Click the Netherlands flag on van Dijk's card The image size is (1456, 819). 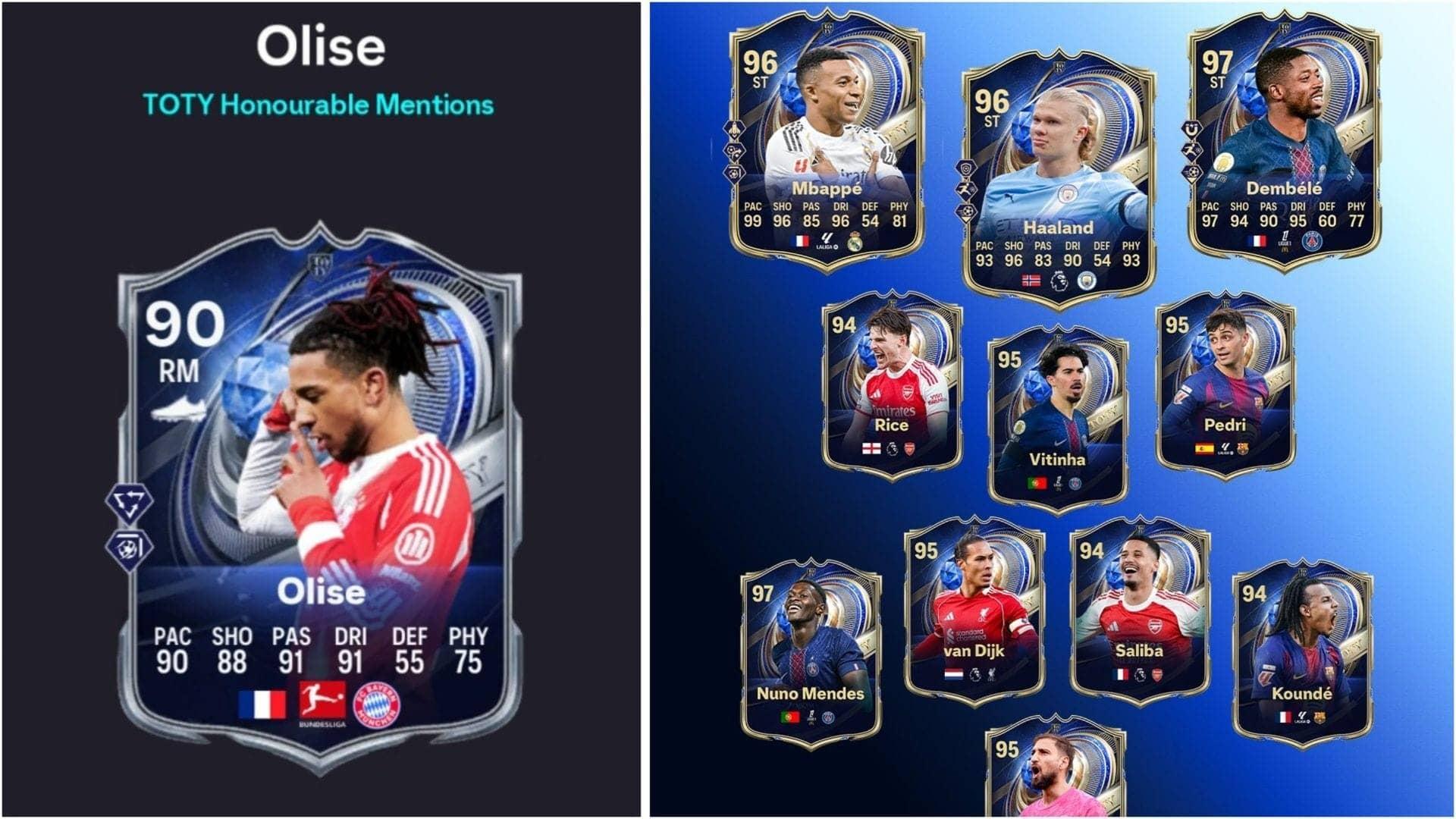coord(954,674)
